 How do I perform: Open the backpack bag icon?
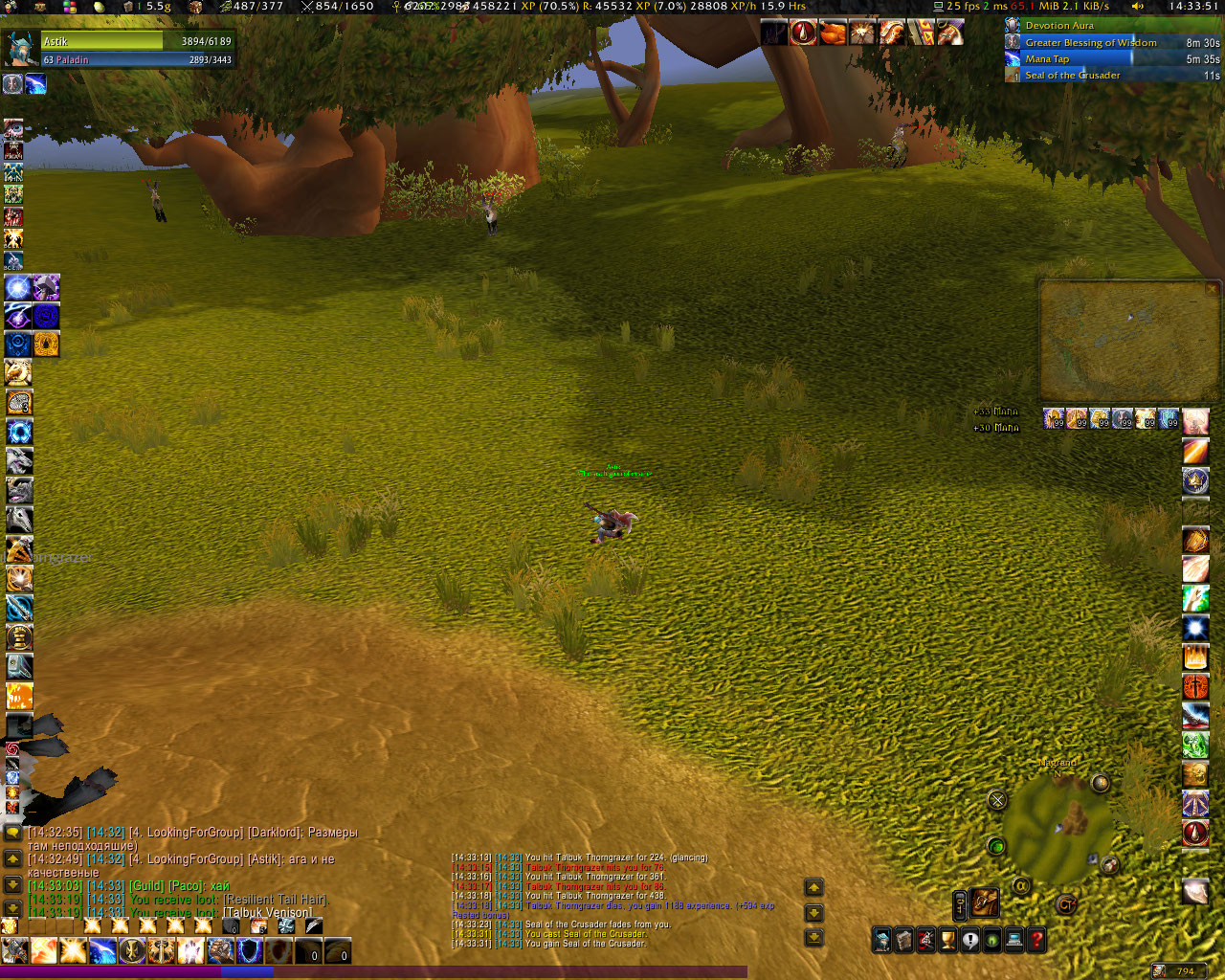[x=984, y=902]
